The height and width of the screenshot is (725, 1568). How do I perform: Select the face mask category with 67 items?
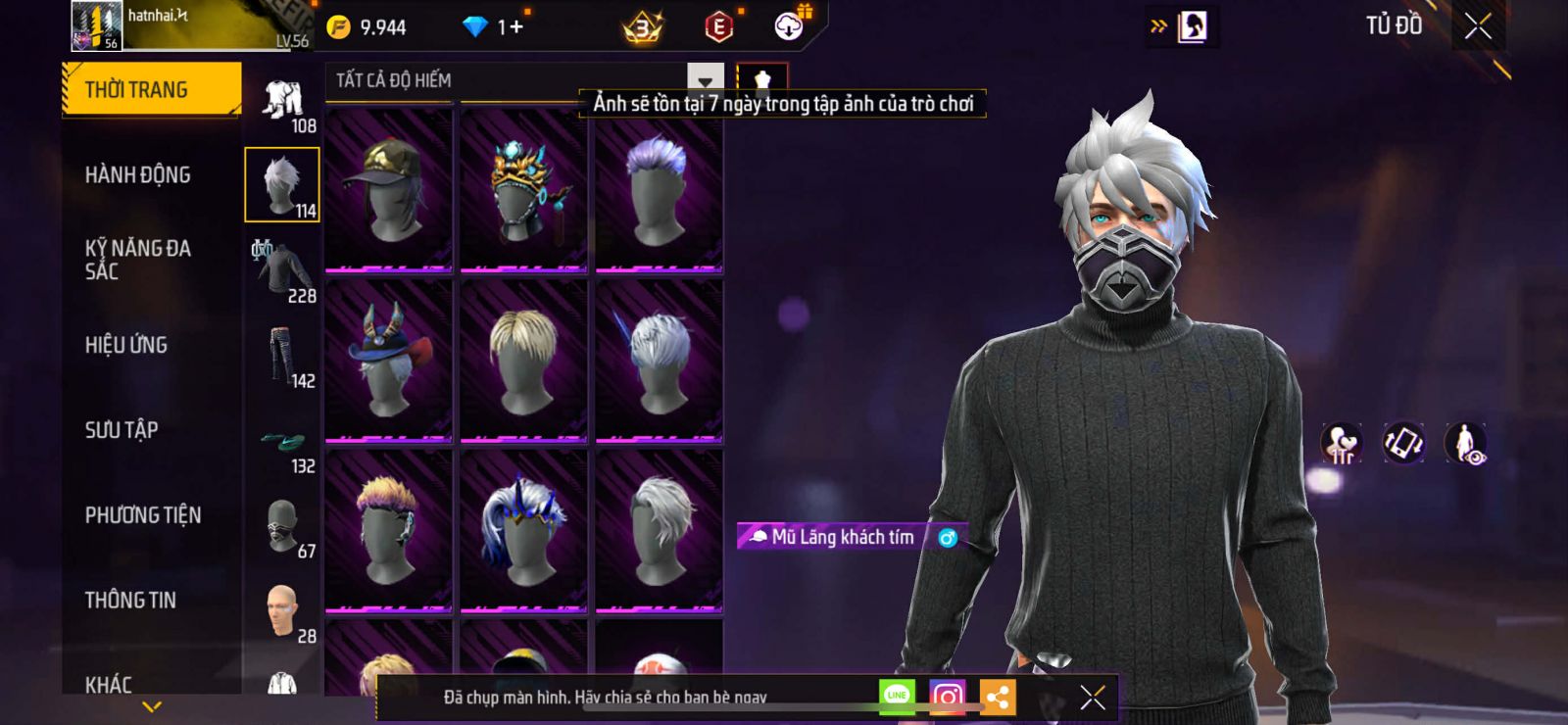[282, 527]
